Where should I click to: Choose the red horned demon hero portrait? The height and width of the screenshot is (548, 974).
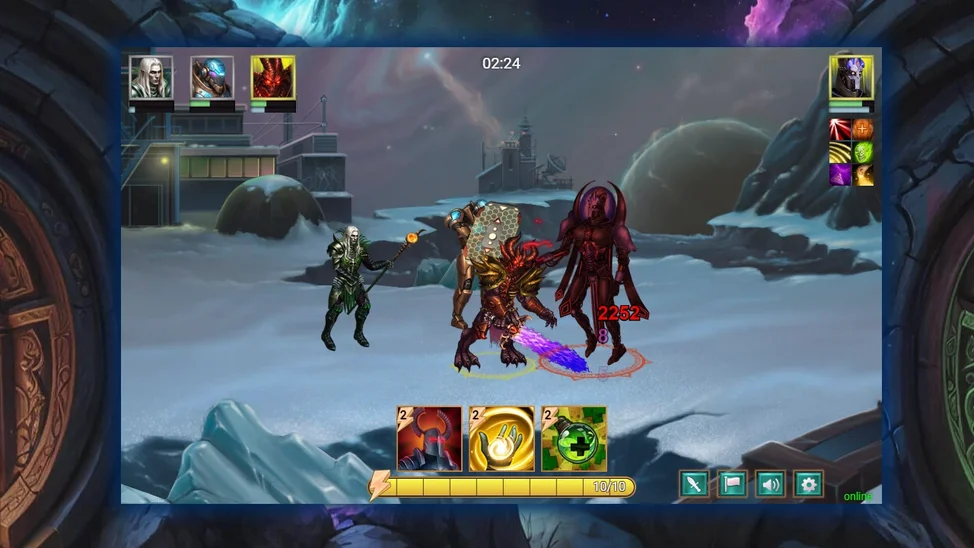[273, 77]
